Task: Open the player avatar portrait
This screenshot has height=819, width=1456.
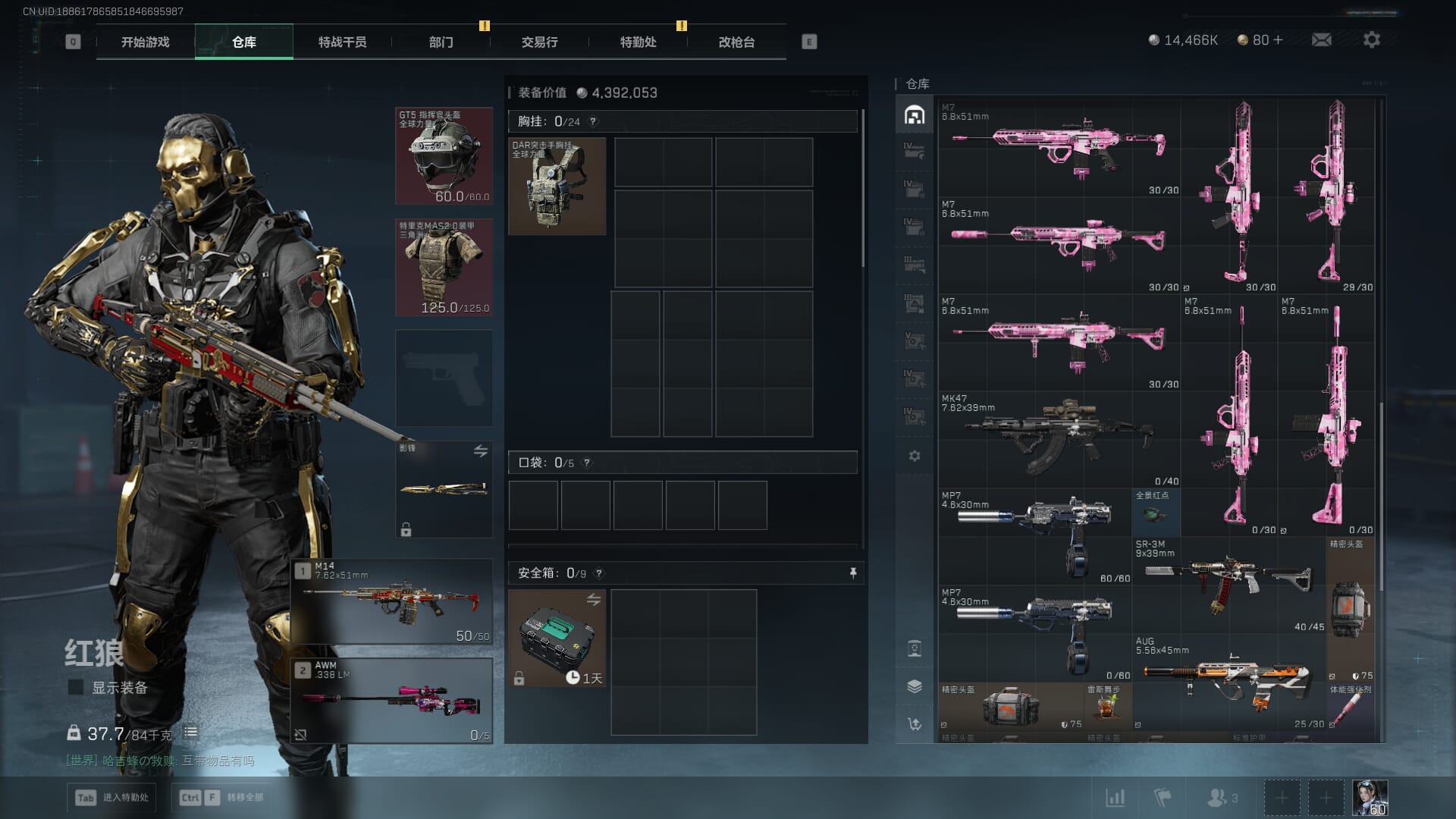Action: click(1370, 798)
